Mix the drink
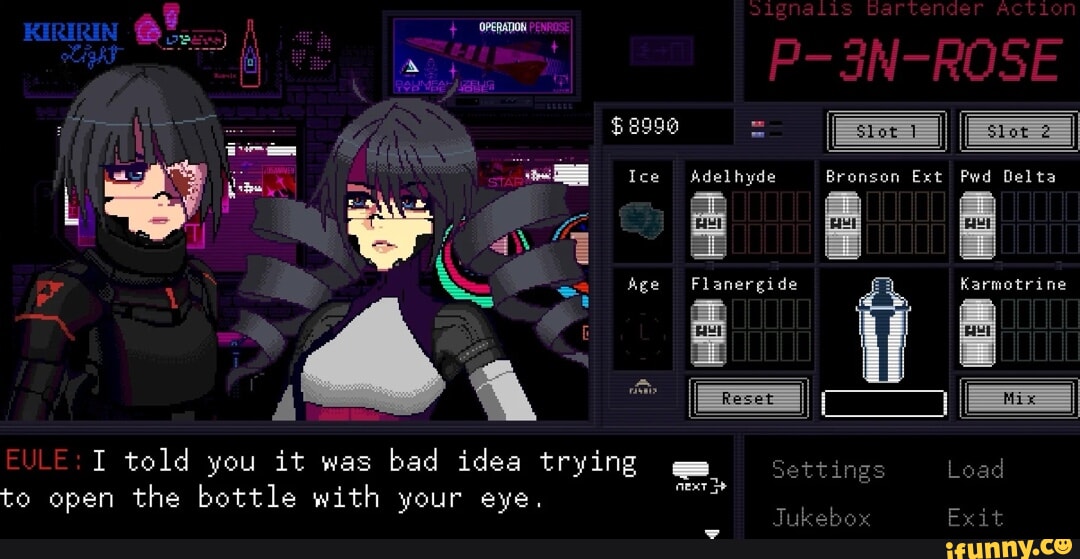This screenshot has width=1080, height=559. [1019, 398]
